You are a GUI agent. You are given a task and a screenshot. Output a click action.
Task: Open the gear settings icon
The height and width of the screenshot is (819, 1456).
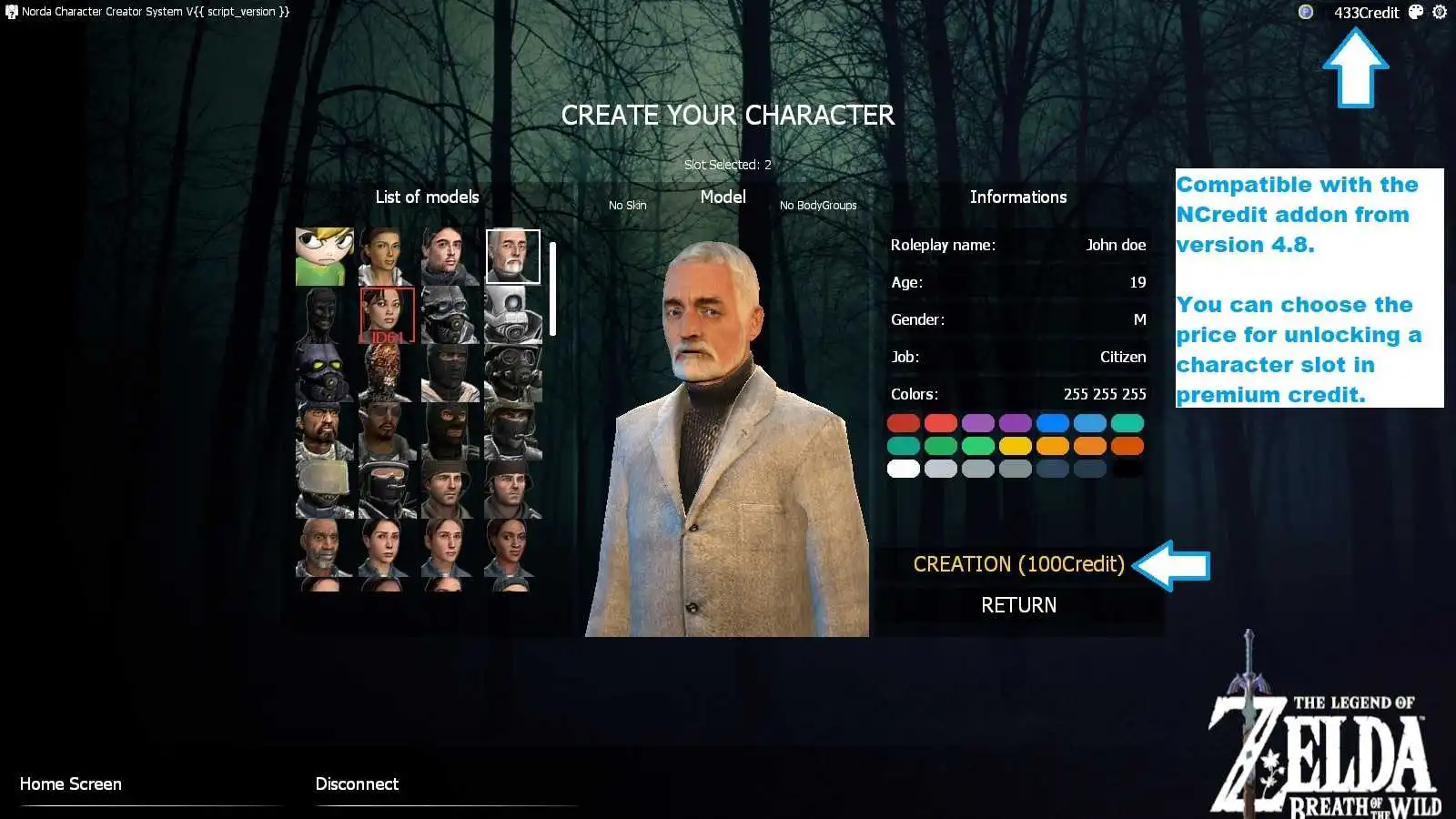[x=1440, y=12]
